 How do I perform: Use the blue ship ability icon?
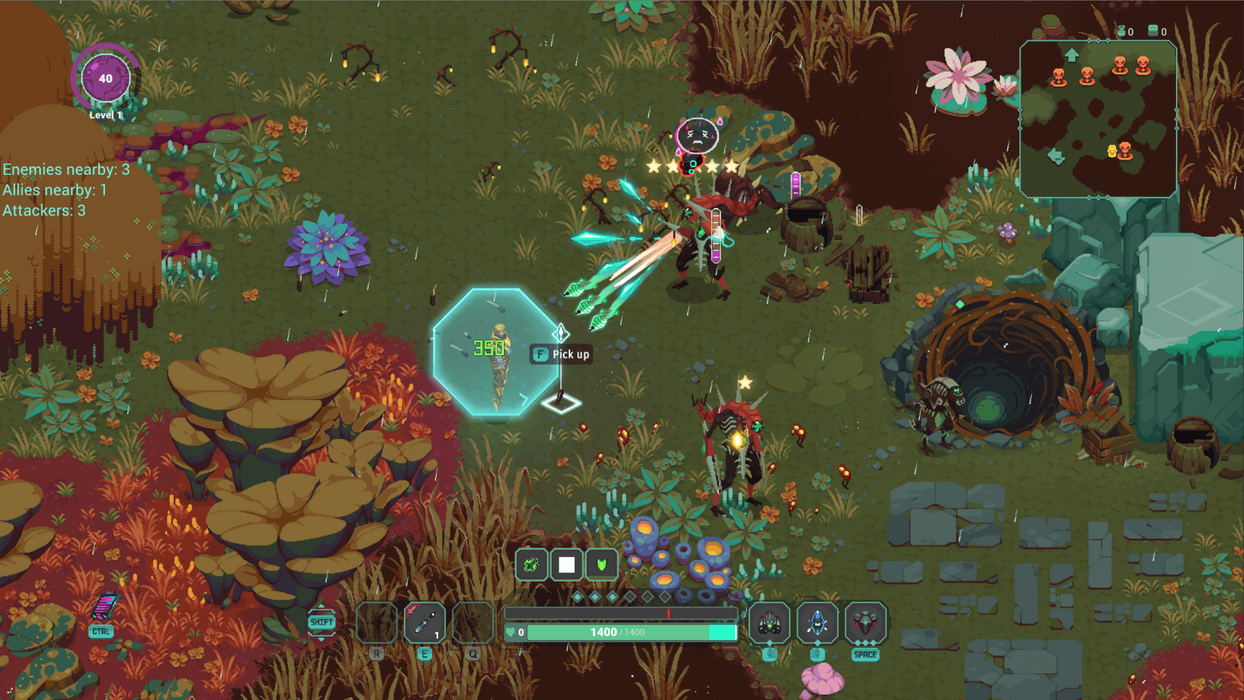[817, 622]
